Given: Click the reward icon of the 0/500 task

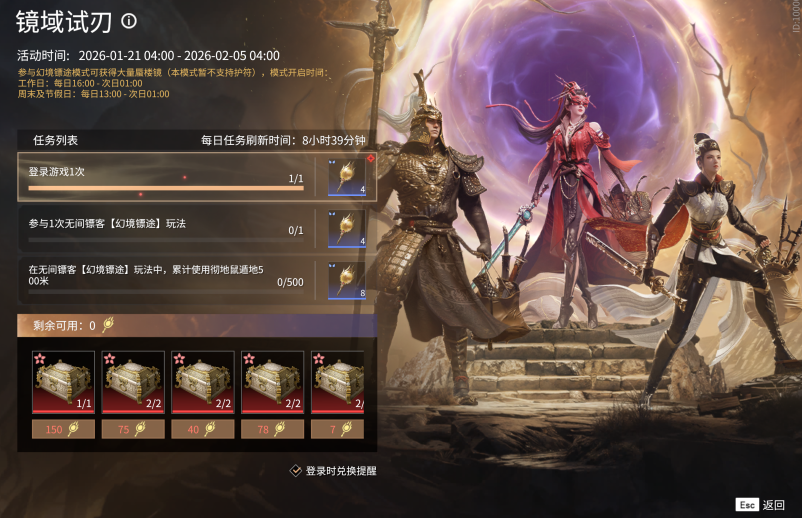Looking at the screenshot, I should [x=347, y=279].
